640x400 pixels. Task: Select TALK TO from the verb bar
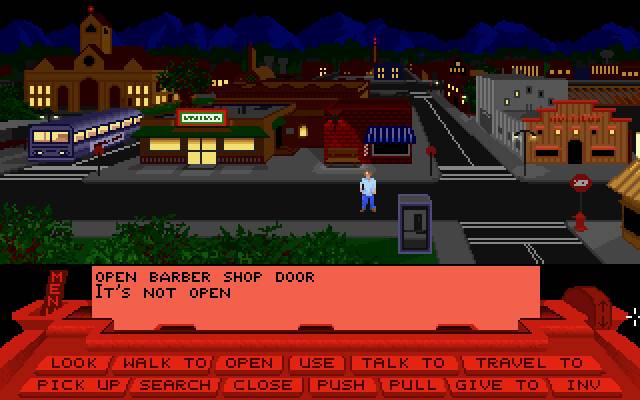click(401, 363)
